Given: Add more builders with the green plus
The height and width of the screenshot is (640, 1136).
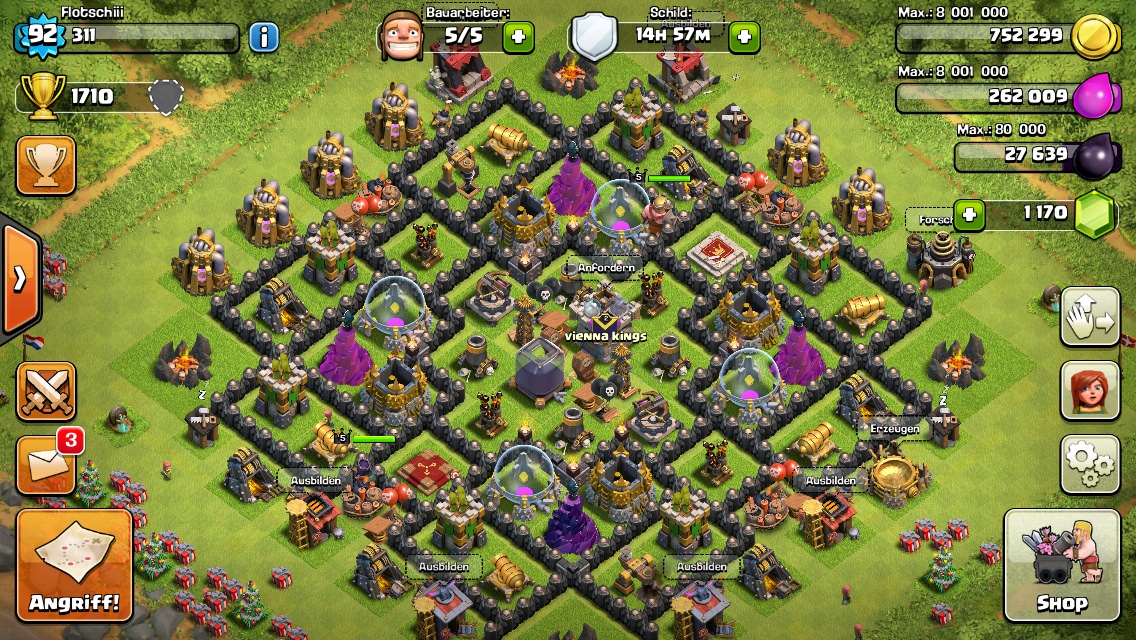Looking at the screenshot, I should 518,38.
